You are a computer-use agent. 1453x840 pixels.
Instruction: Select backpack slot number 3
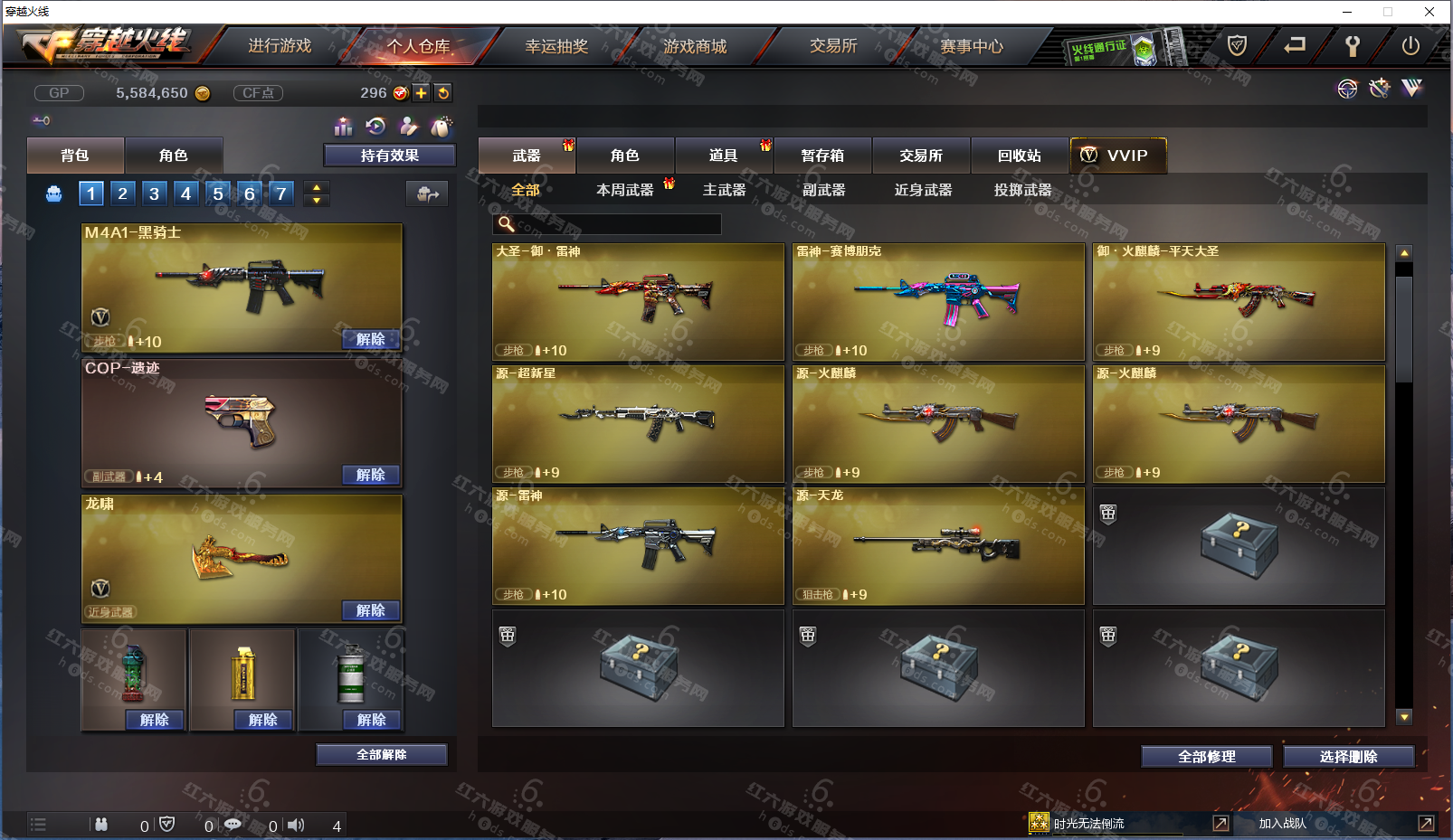(x=154, y=193)
